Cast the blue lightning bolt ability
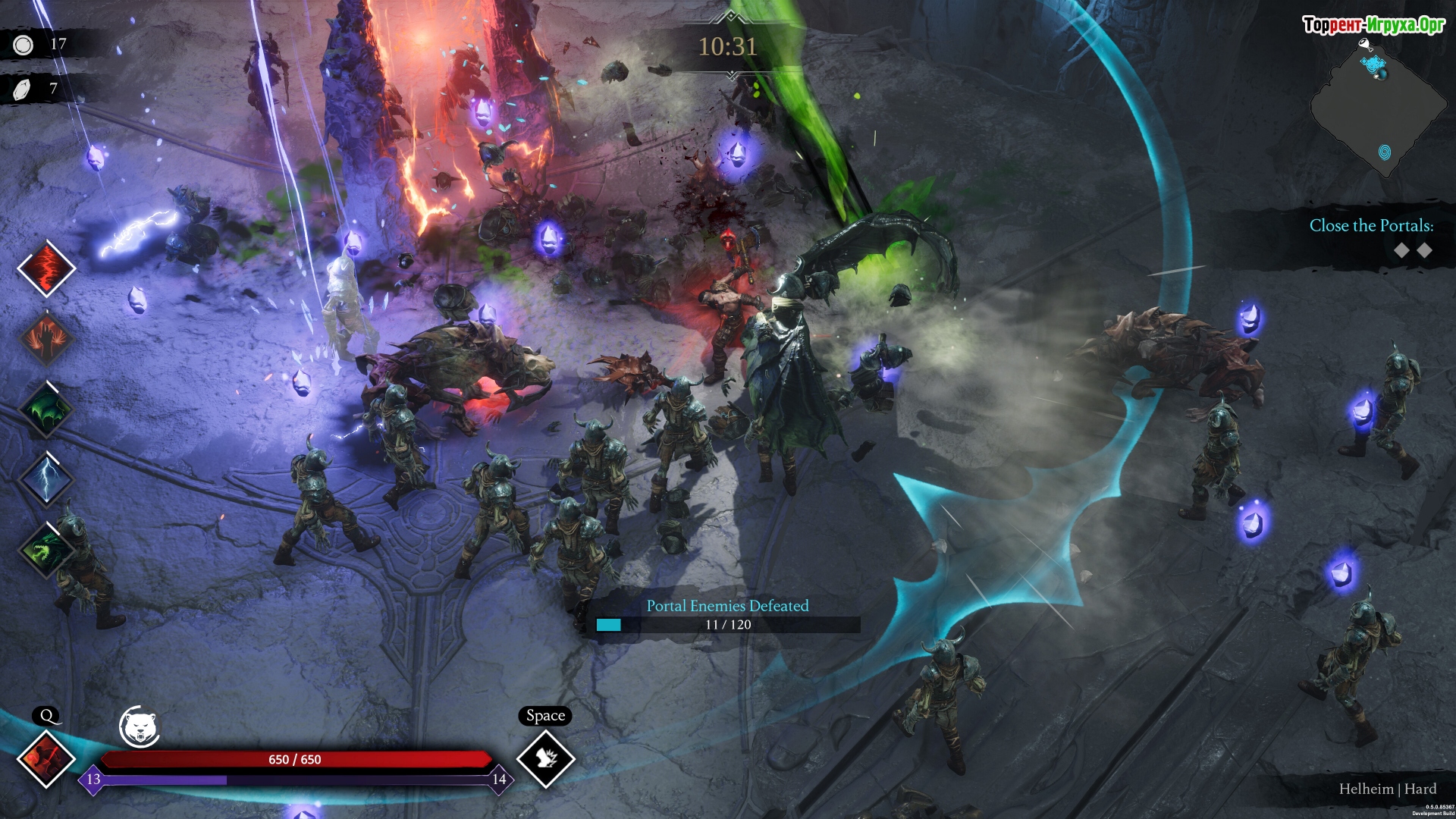Viewport: 1456px width, 819px height. (46, 479)
